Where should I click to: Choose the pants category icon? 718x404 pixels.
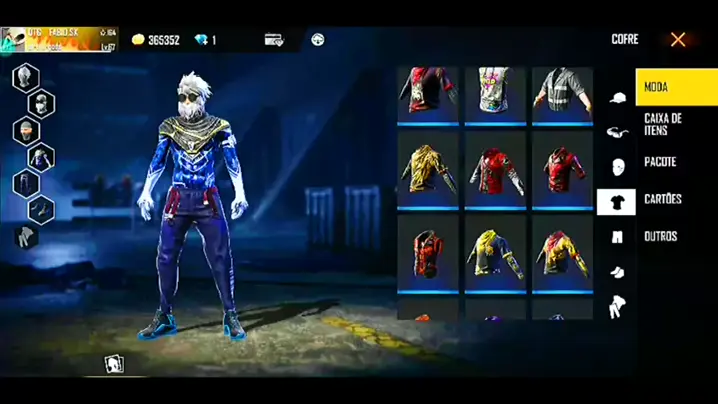tap(616, 237)
